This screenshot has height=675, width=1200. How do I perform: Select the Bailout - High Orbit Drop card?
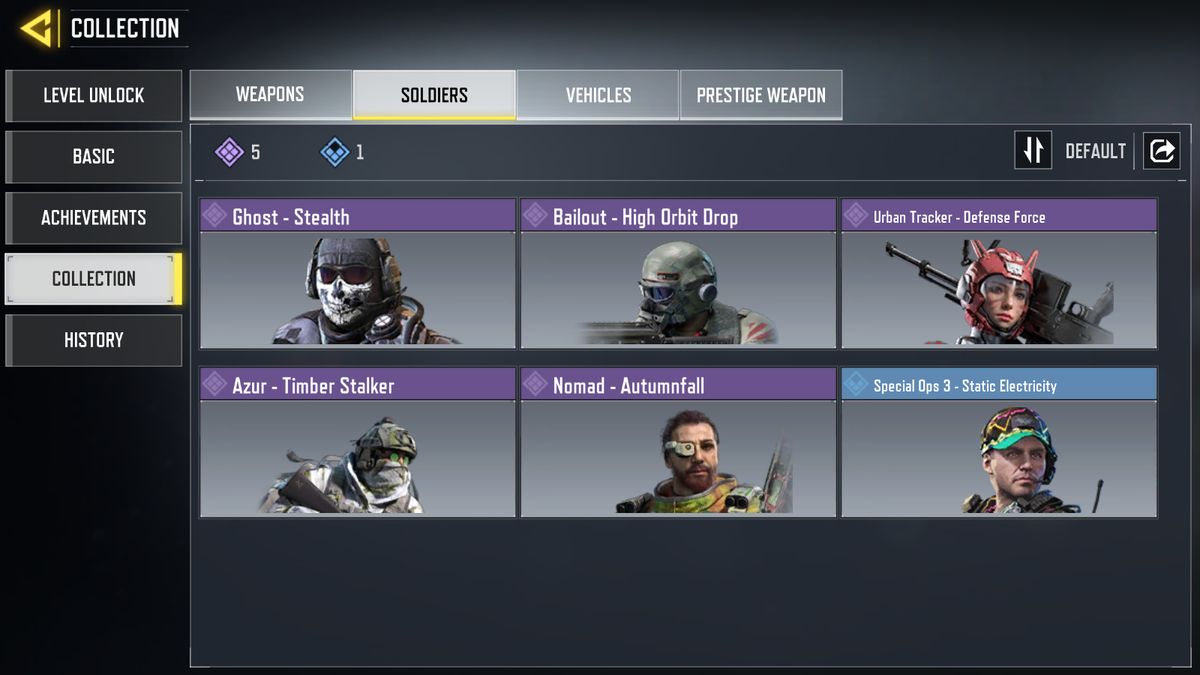(678, 273)
